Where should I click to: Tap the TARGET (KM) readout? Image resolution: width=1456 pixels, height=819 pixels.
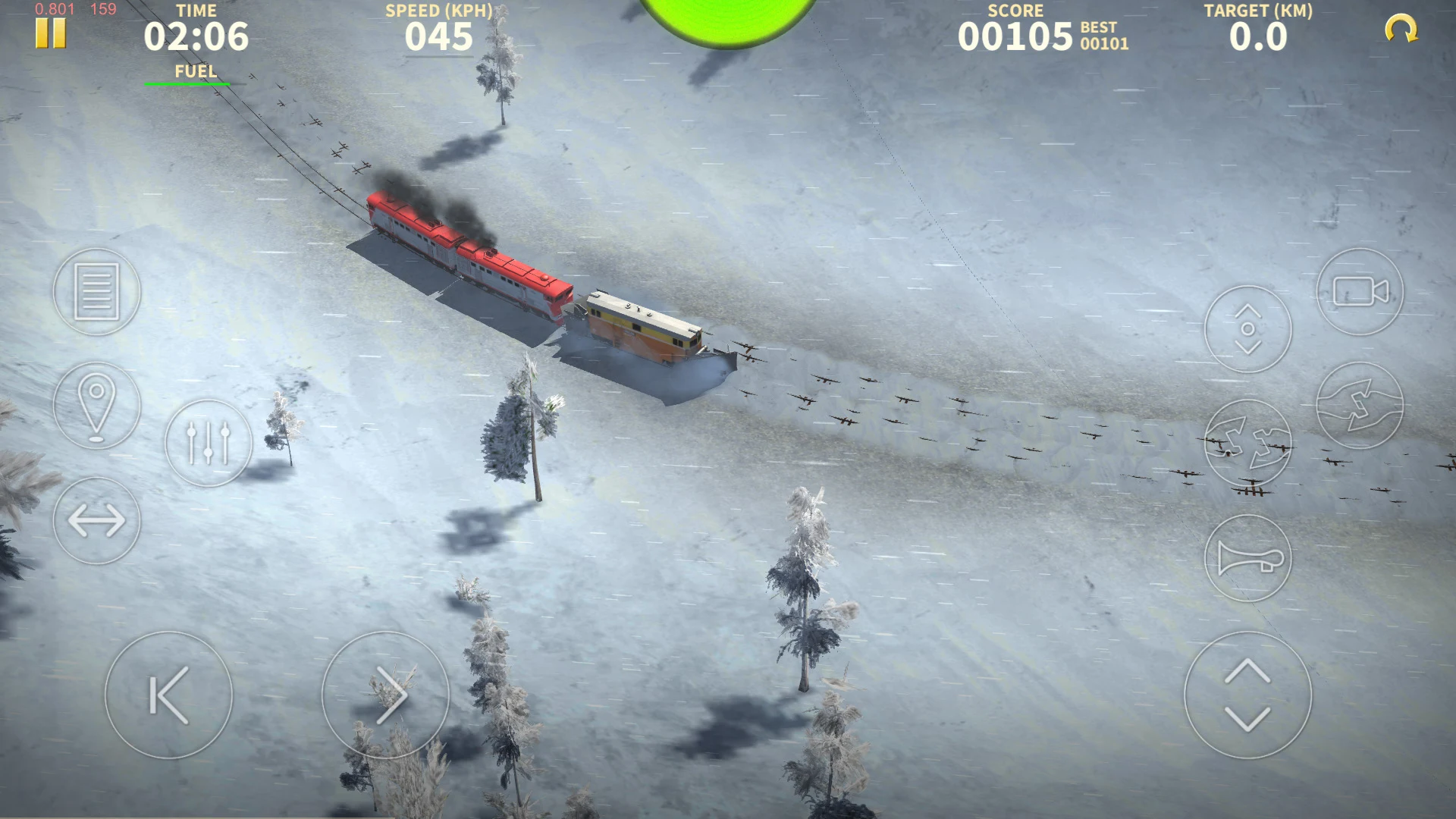coord(1260,34)
